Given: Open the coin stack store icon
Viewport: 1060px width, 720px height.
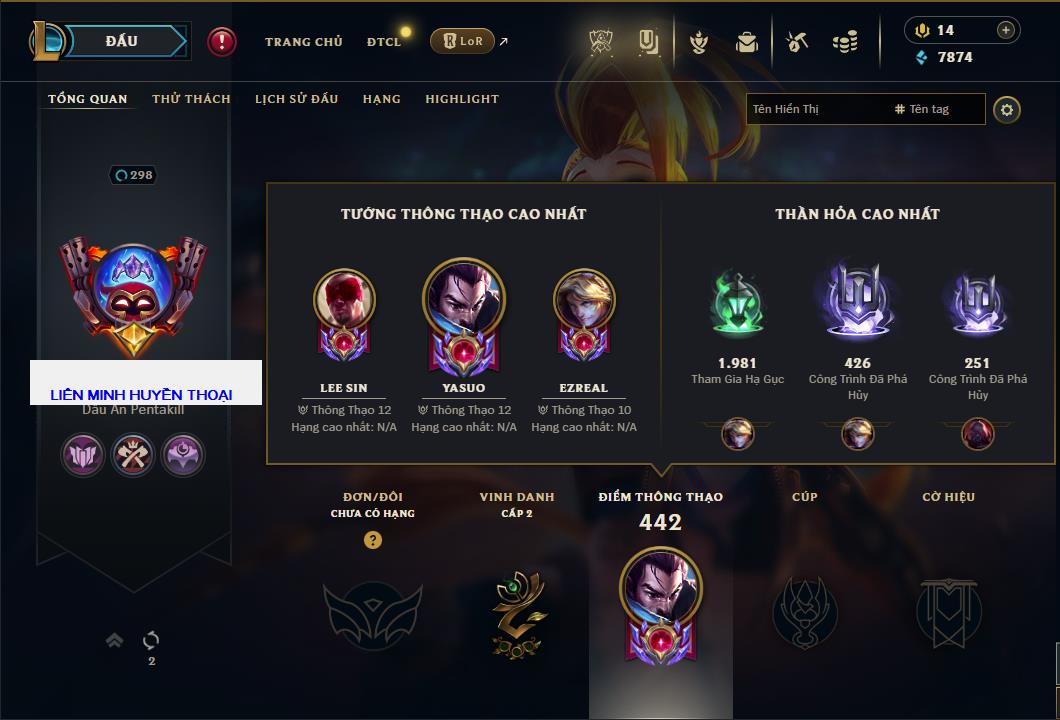Looking at the screenshot, I should tap(845, 42).
